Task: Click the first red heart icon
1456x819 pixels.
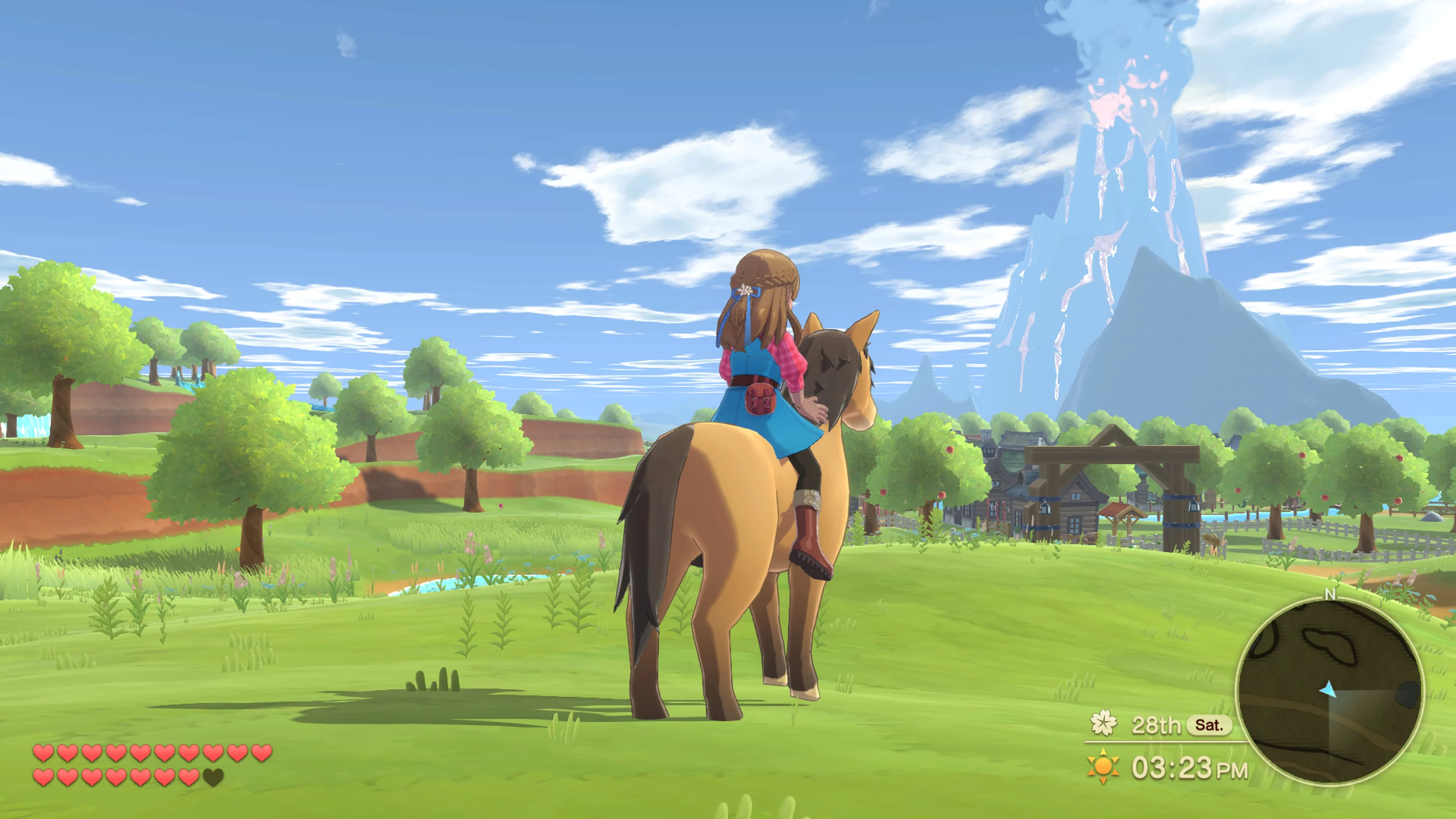Action: (x=44, y=753)
